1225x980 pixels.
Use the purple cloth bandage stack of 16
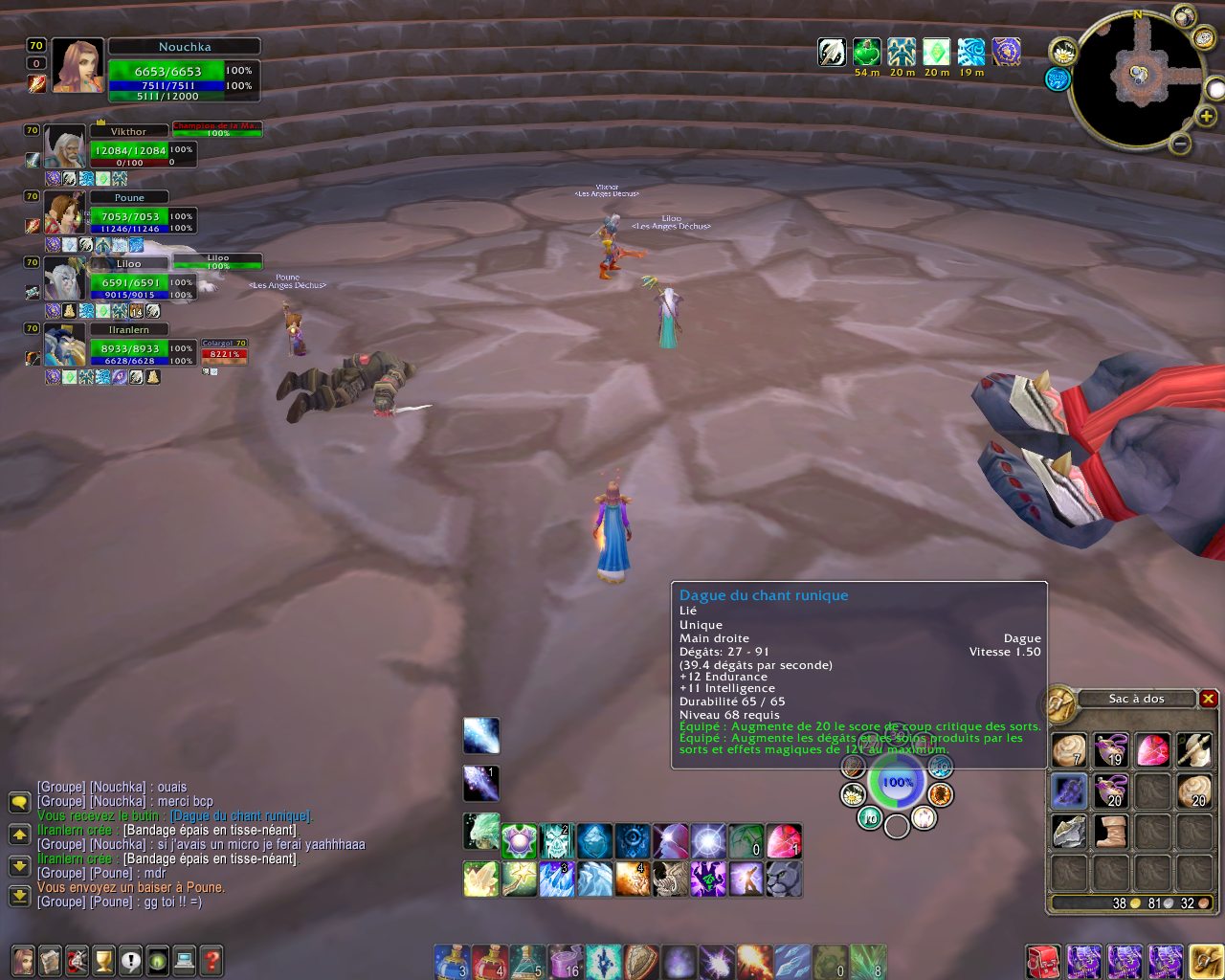click(x=565, y=961)
